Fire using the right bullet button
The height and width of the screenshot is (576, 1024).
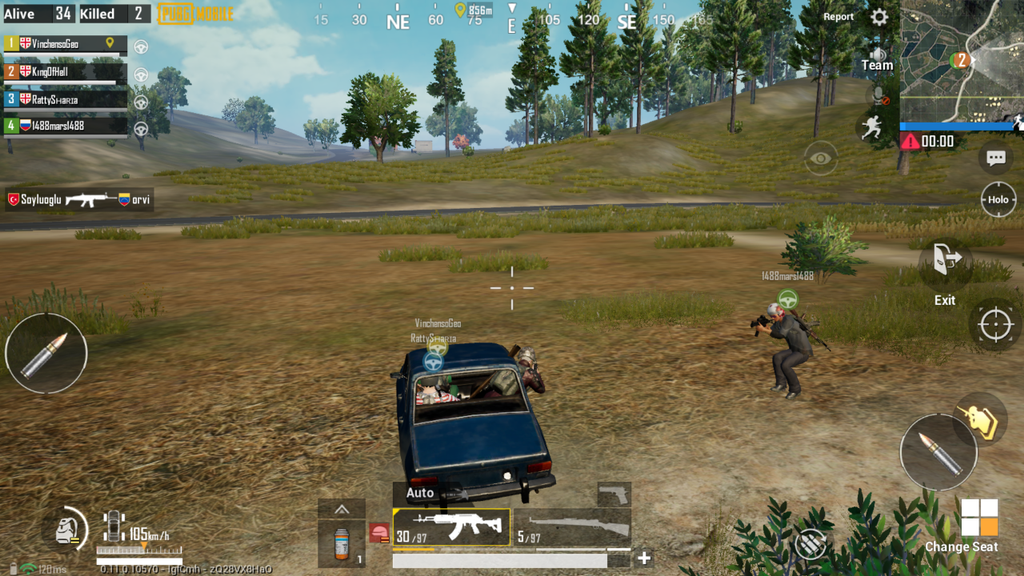tap(938, 452)
